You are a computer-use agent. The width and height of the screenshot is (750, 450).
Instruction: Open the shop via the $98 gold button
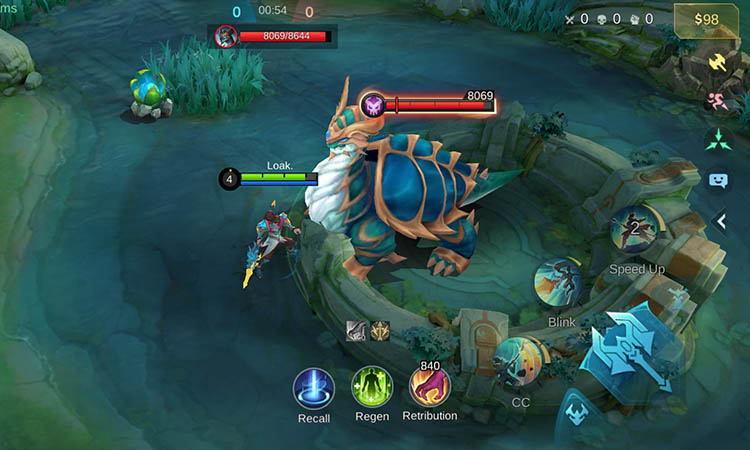[x=706, y=20]
